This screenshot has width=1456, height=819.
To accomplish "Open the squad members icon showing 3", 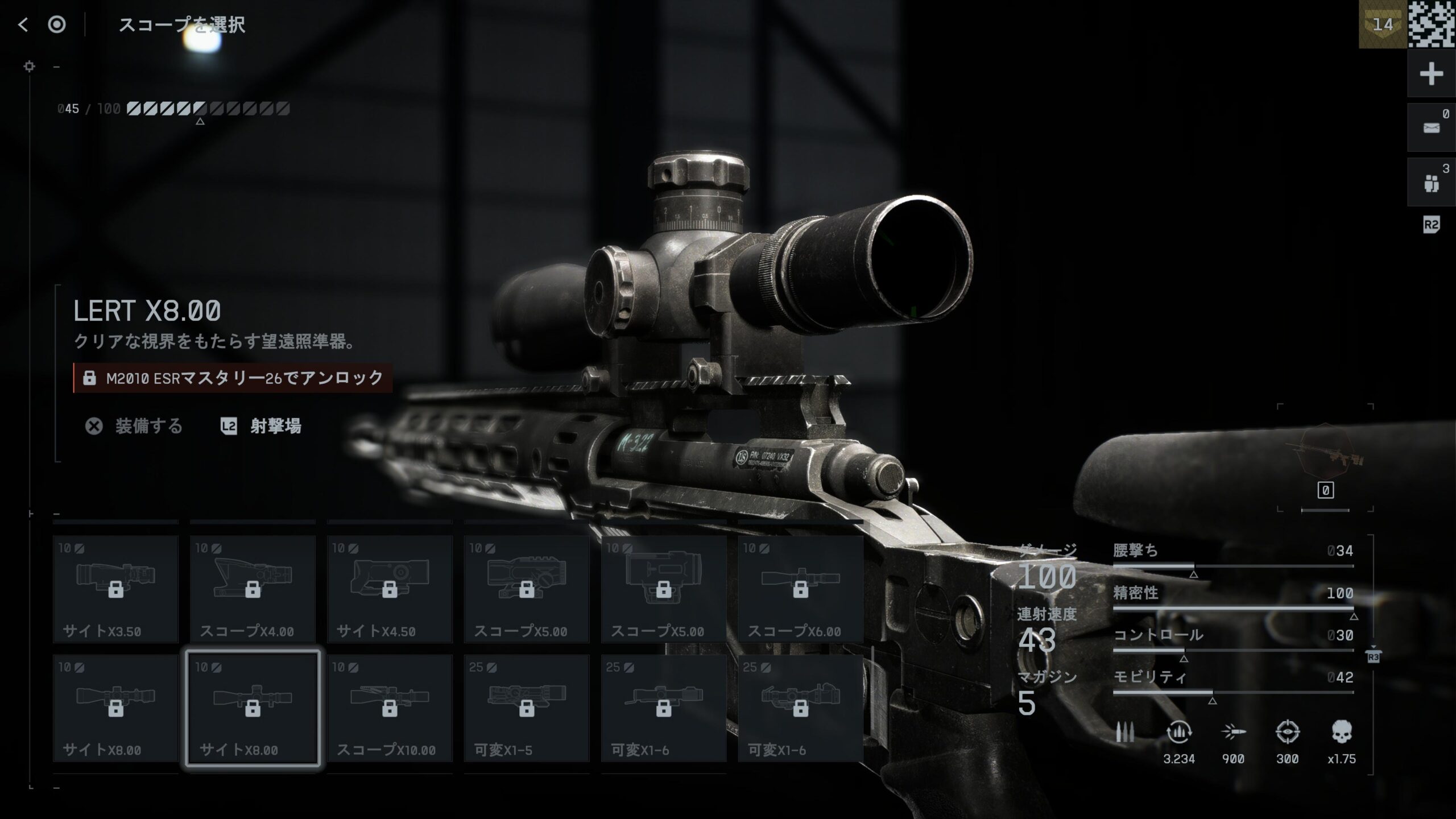I will (x=1431, y=183).
